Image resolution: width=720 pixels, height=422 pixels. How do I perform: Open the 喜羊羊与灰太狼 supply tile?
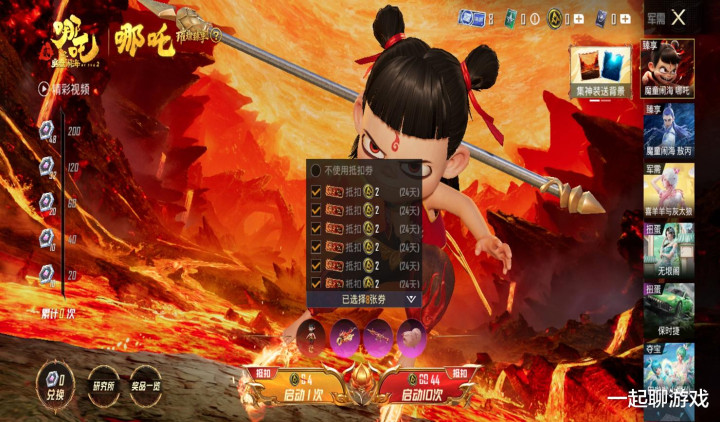point(669,191)
